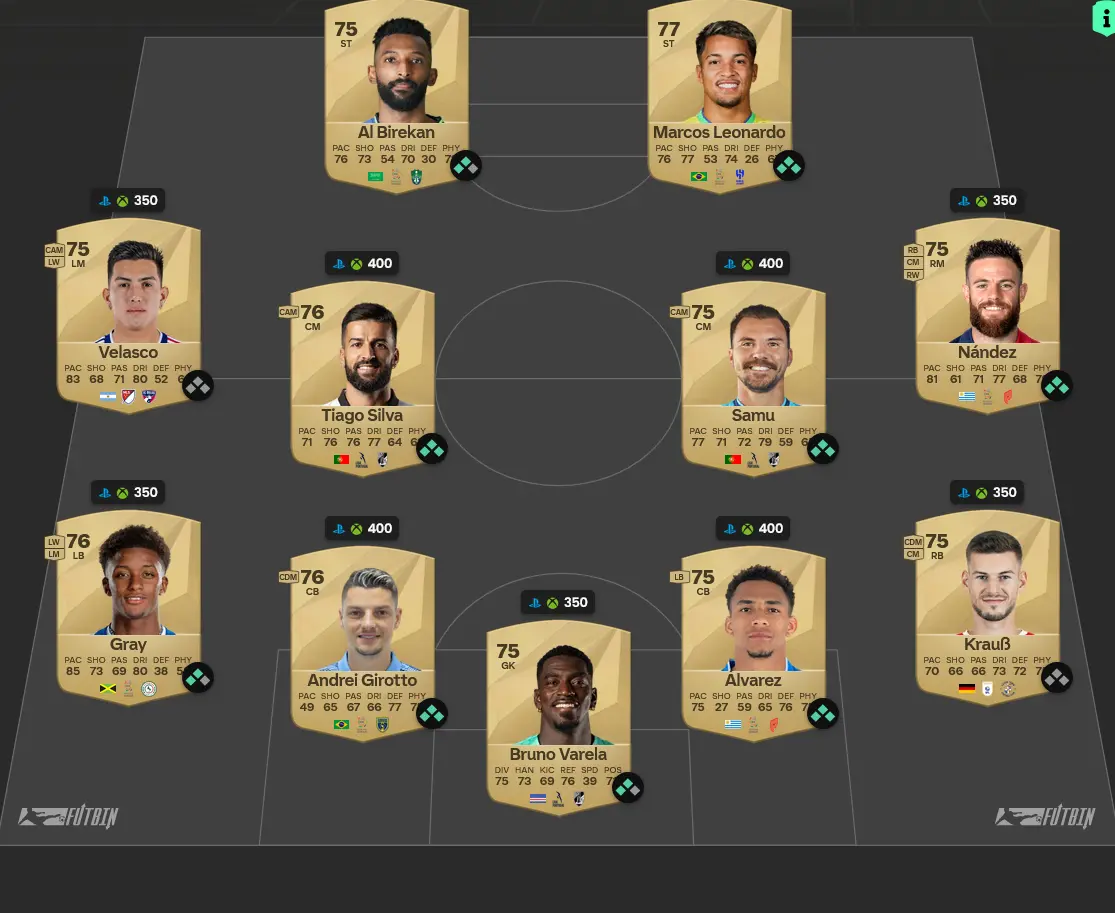Screen dimensions: 1115x913
Task: Choose the Nández RM player card
Action: (x=987, y=310)
